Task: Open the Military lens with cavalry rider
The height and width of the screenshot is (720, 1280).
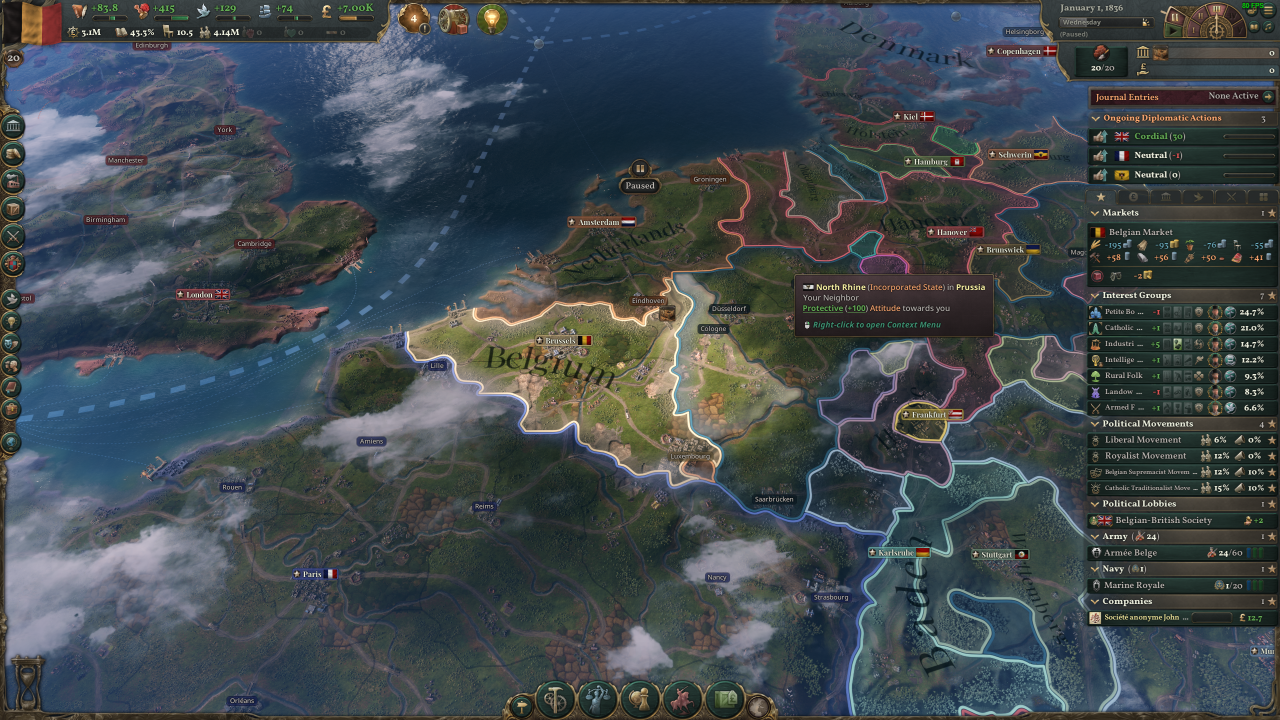Action: pos(683,699)
